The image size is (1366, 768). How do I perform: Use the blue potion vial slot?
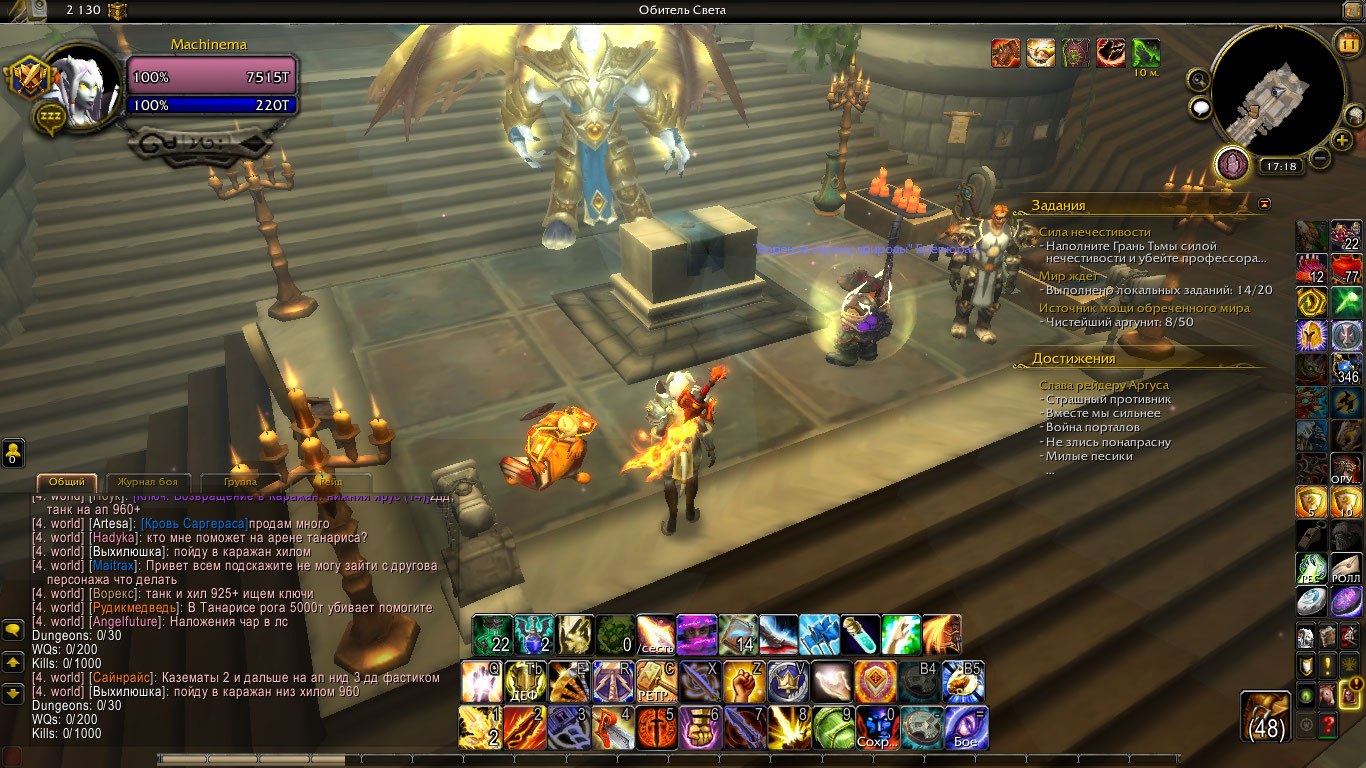[859, 634]
